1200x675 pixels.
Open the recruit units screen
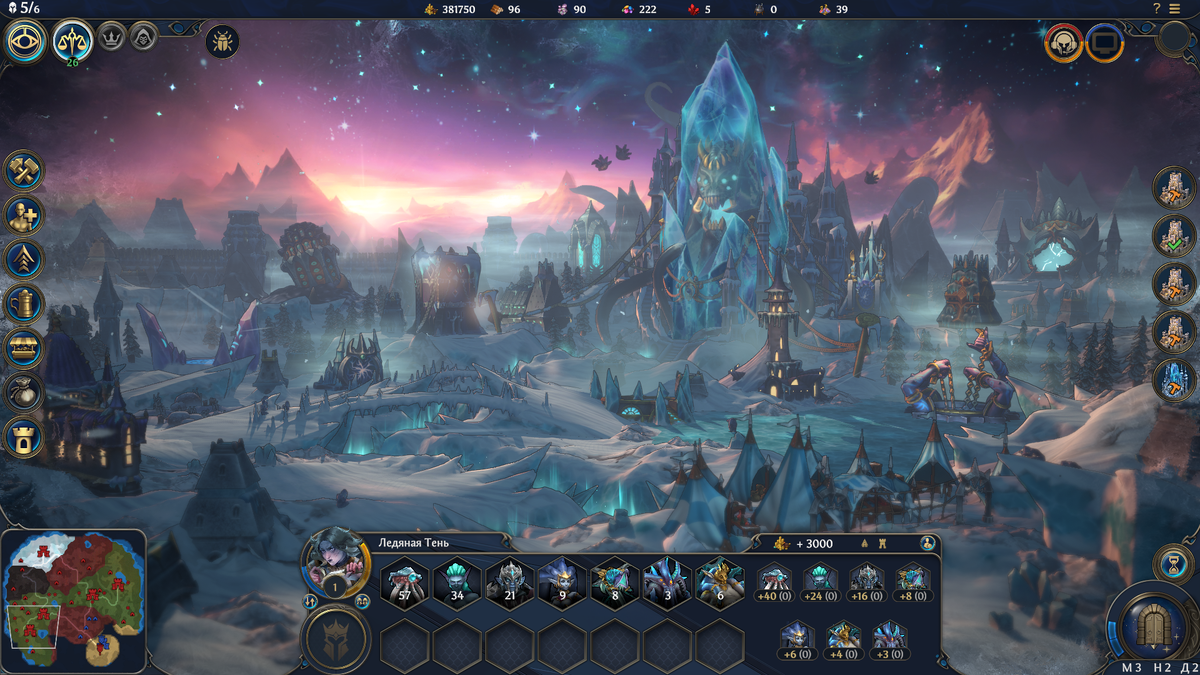point(24,214)
